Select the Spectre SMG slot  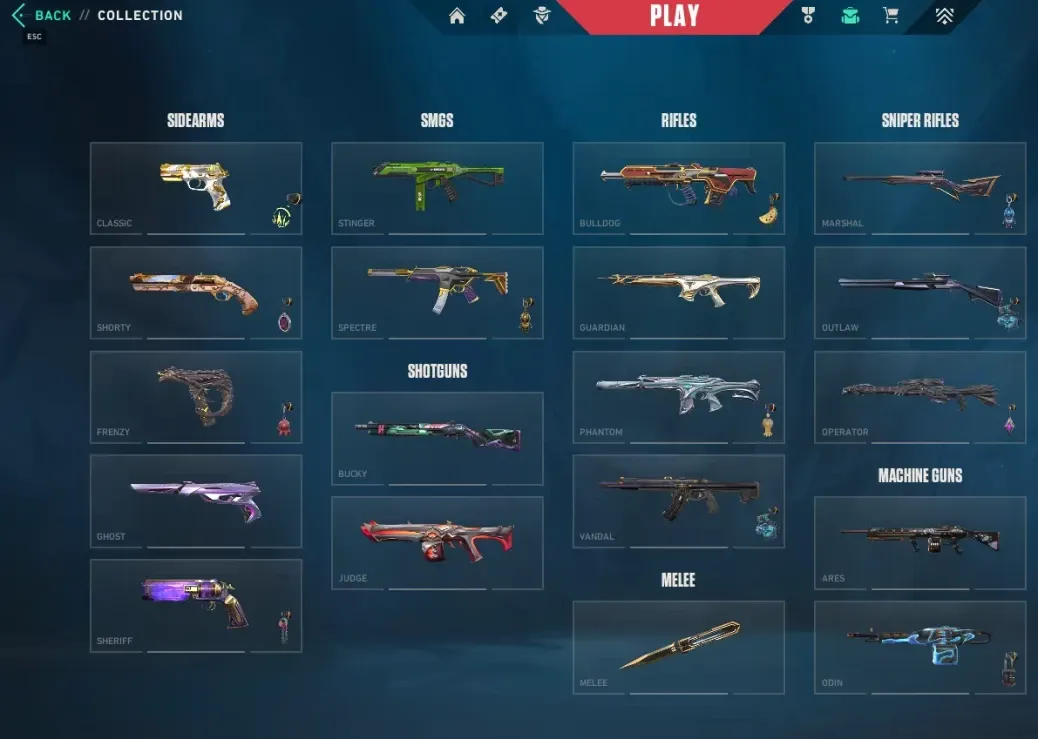[x=437, y=292]
